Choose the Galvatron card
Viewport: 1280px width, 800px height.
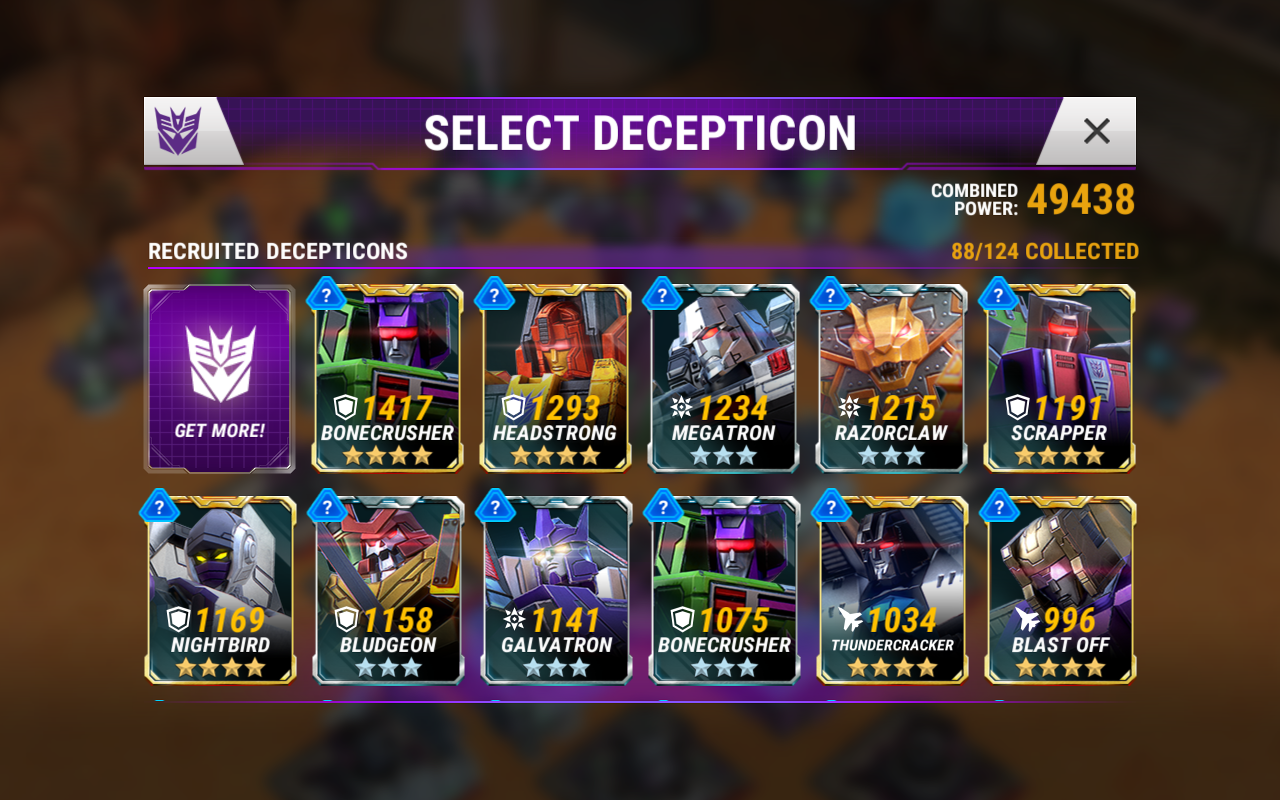555,590
